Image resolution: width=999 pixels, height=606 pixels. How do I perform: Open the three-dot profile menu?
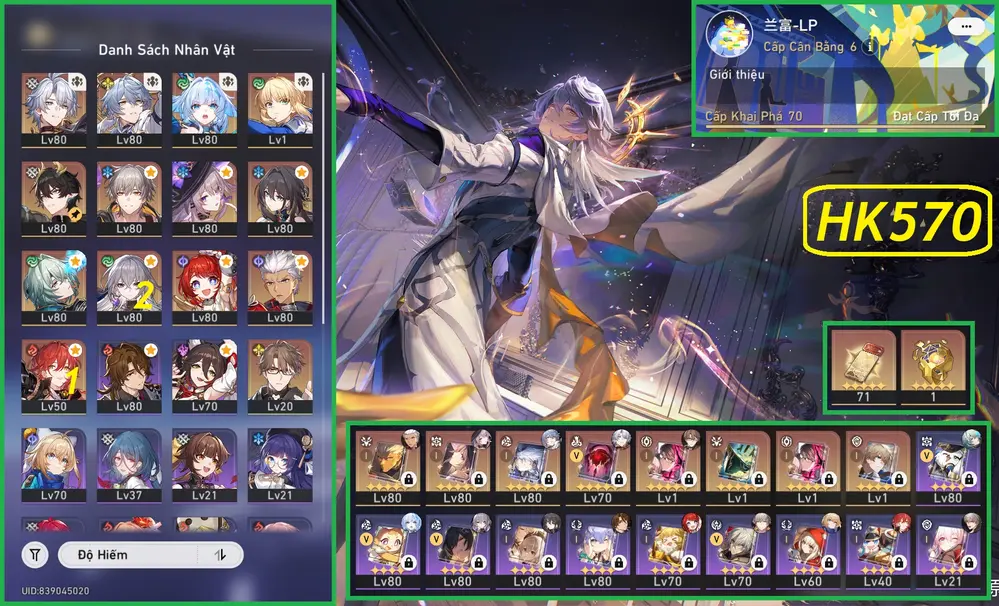pyautogui.click(x=964, y=26)
